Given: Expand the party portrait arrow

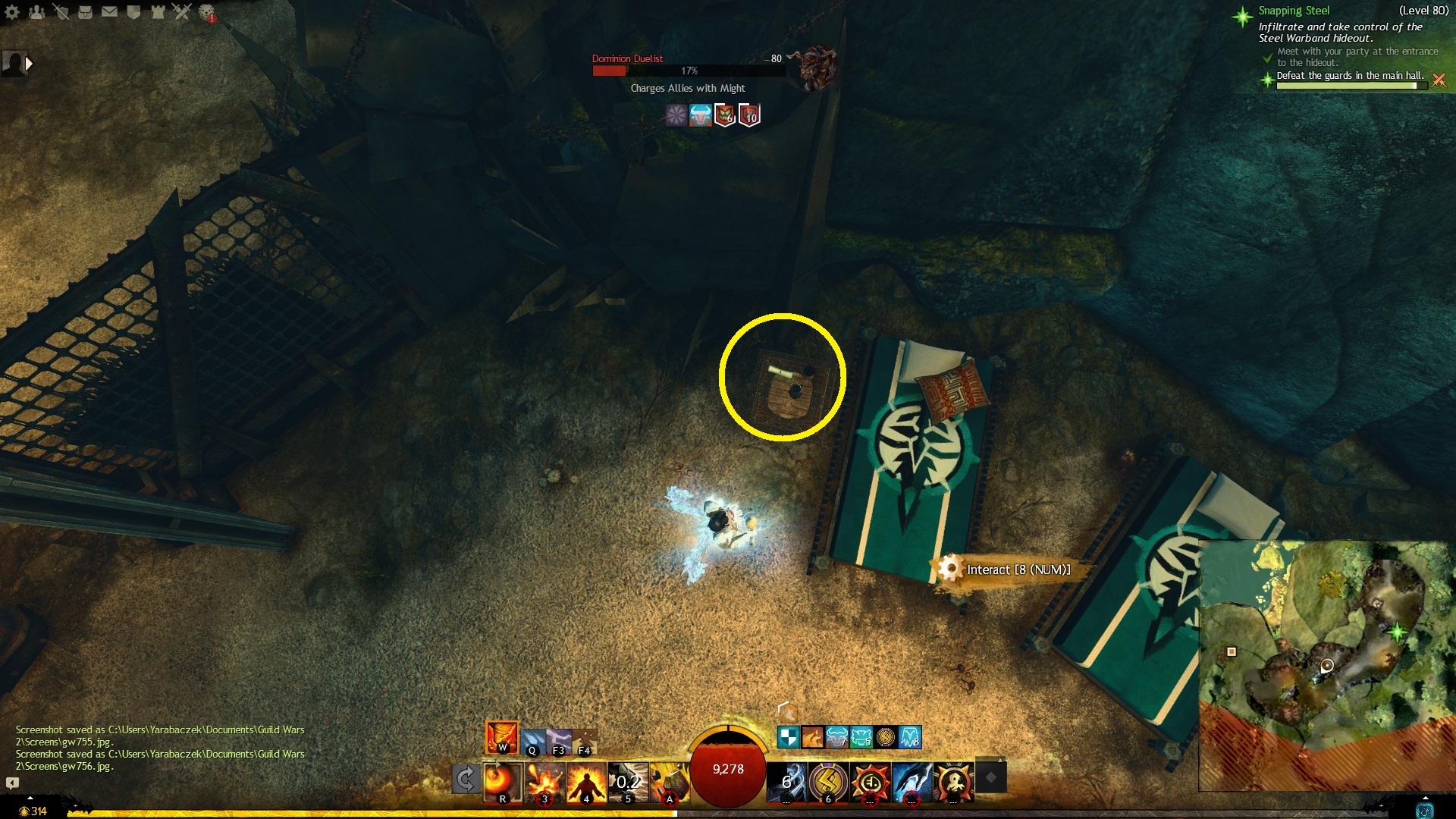Looking at the screenshot, I should tap(29, 64).
